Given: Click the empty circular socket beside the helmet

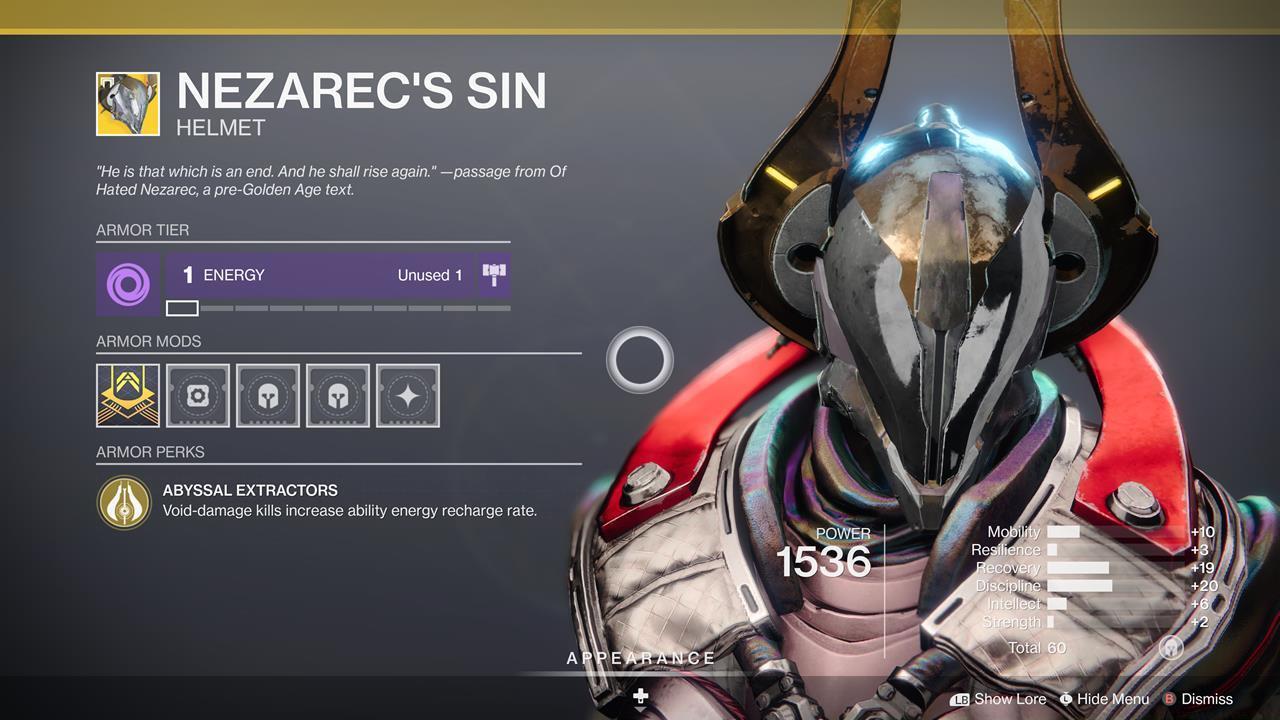Looking at the screenshot, I should [x=640, y=359].
